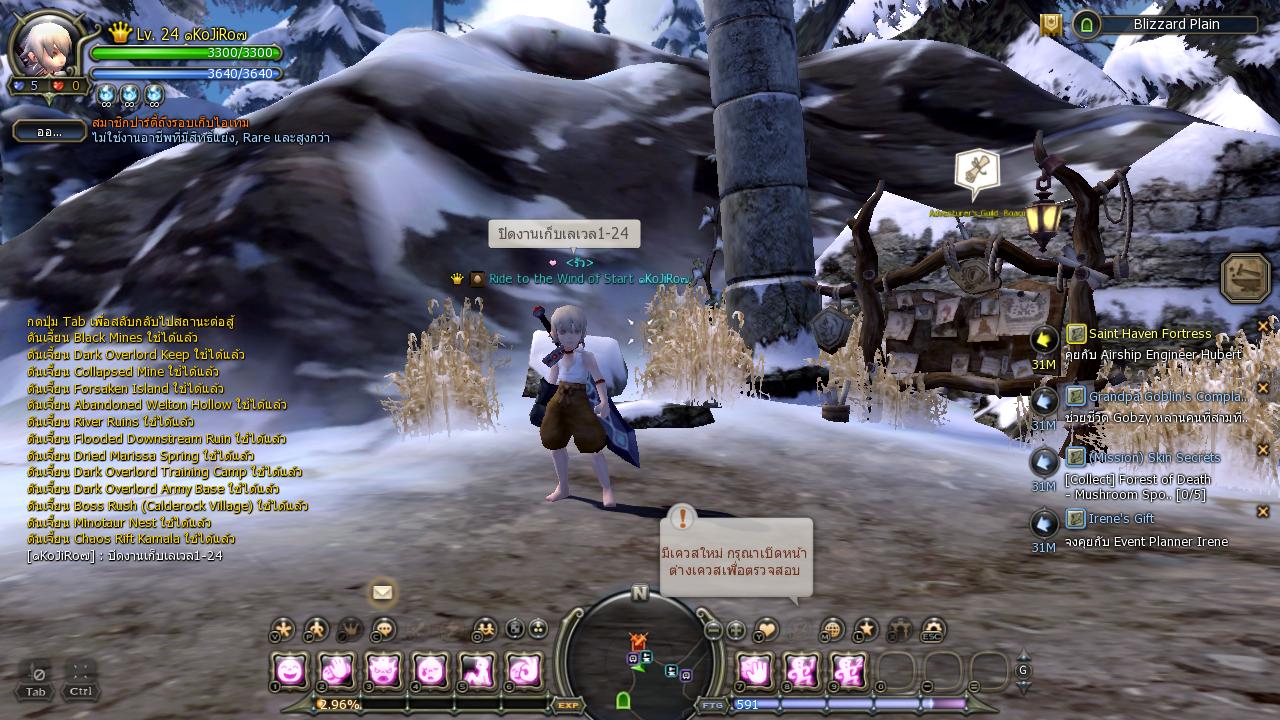Activate the angry face emote slot
The height and width of the screenshot is (720, 1280).
(x=384, y=670)
